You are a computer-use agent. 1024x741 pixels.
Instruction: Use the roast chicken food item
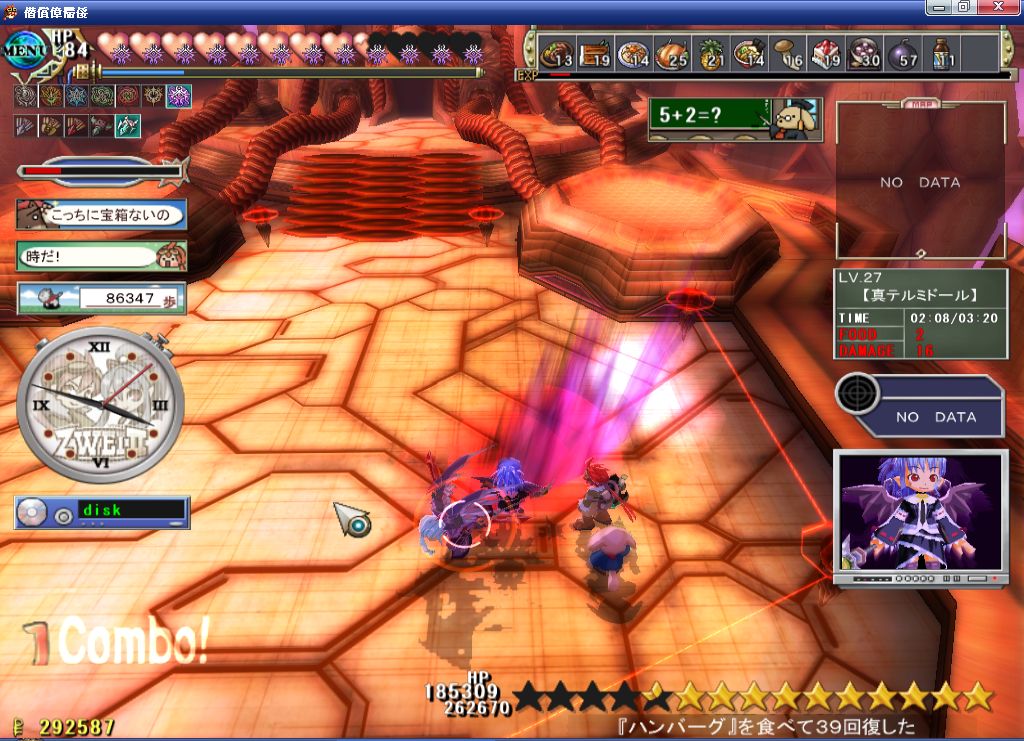673,53
